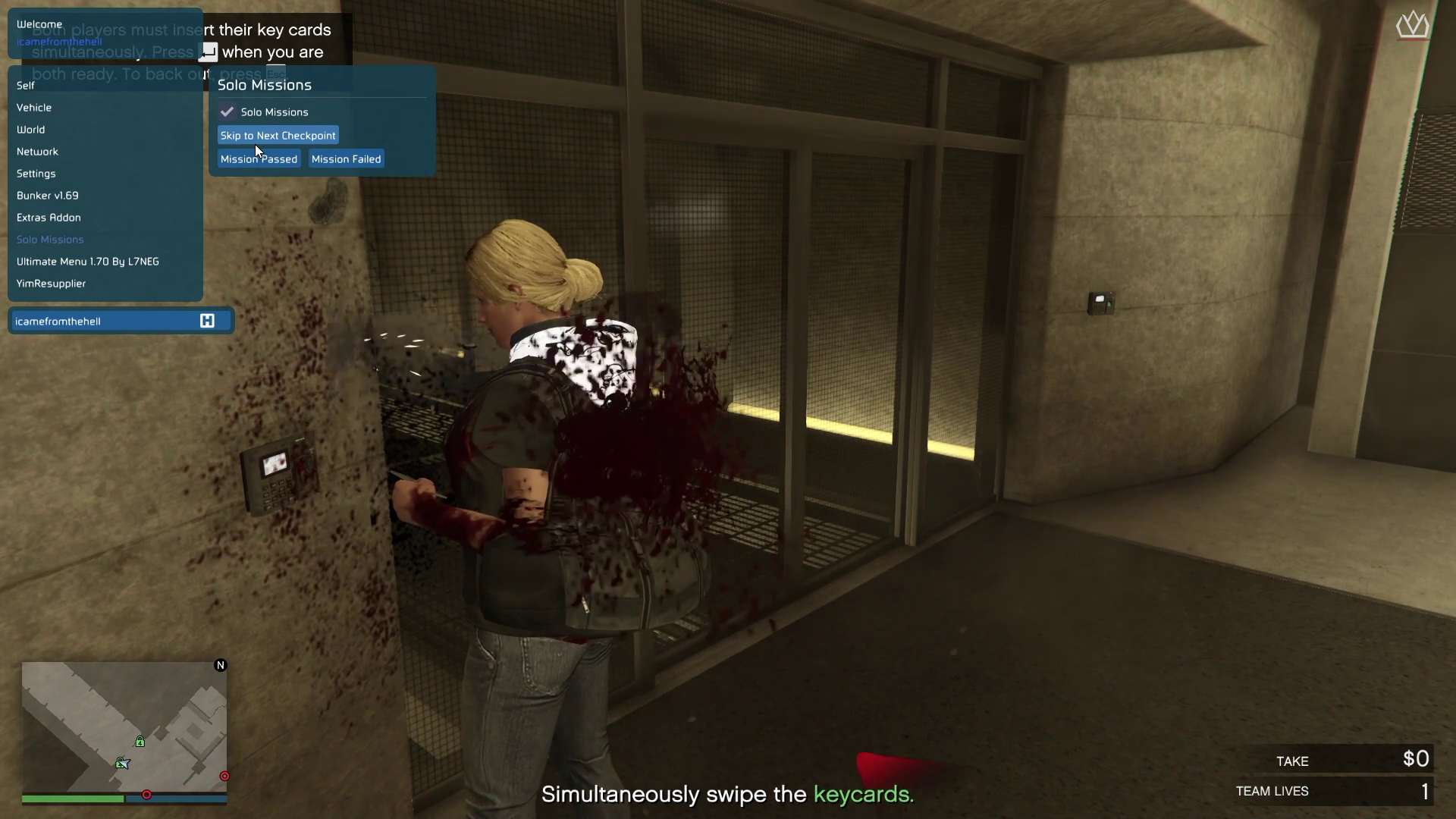This screenshot has width=1456, height=819.
Task: Select the Extras Addon tab
Action: [x=49, y=218]
